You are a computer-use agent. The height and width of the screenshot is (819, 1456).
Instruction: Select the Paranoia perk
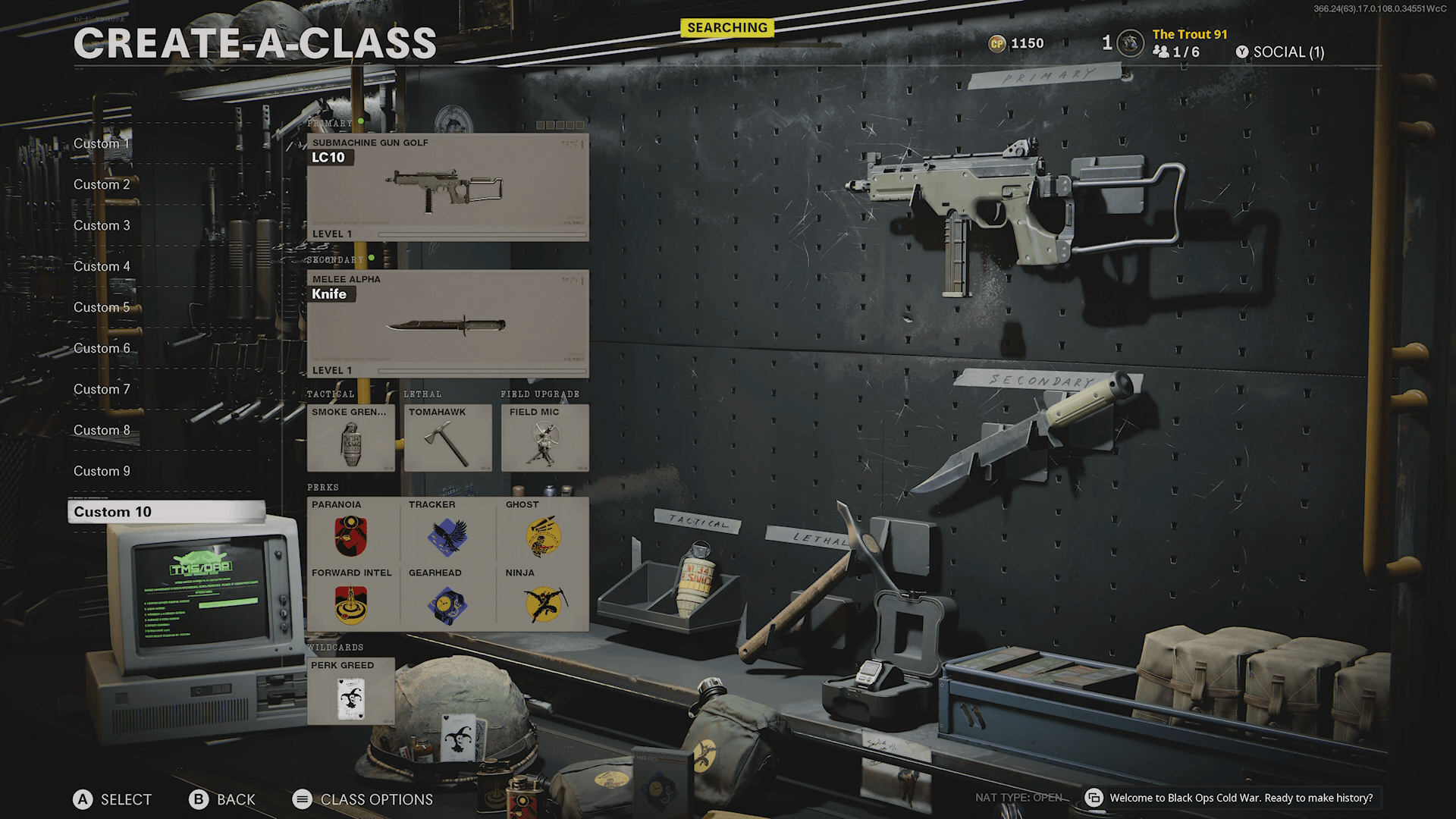(x=351, y=531)
